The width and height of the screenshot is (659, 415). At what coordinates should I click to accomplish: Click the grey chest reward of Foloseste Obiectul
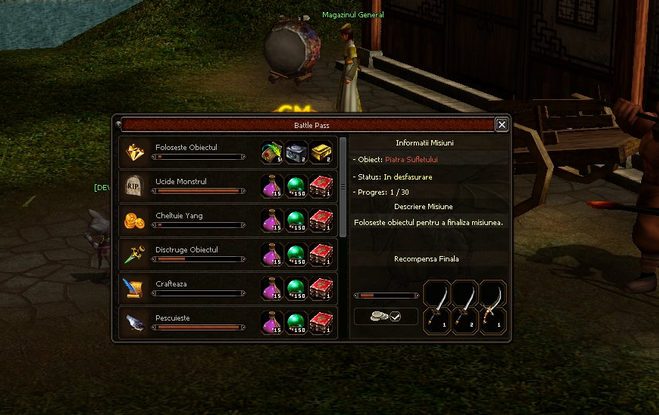click(x=296, y=152)
